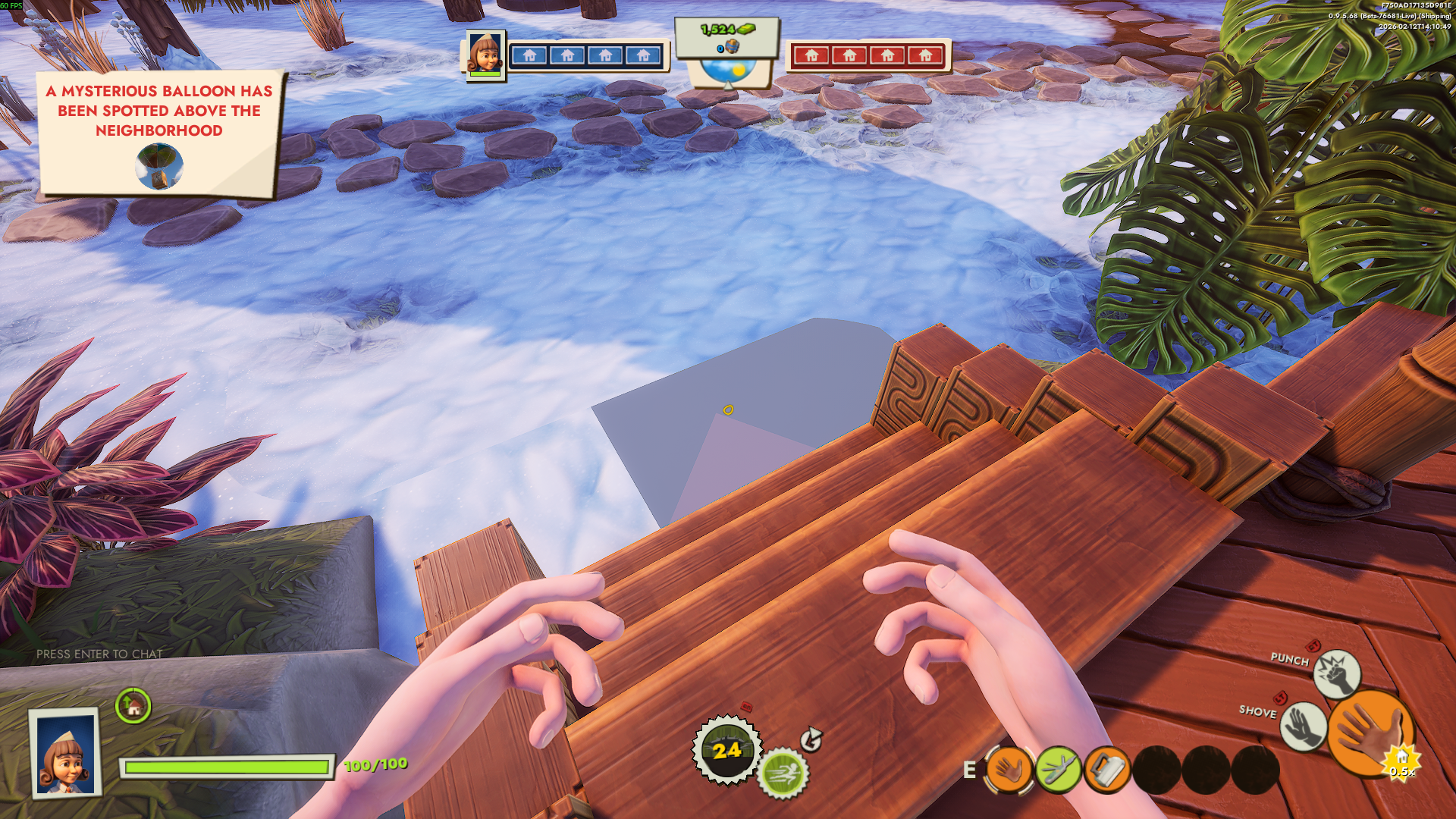This screenshot has width=1456, height=819.
Task: Click the player portrait beside the health bar
Action: tap(66, 754)
